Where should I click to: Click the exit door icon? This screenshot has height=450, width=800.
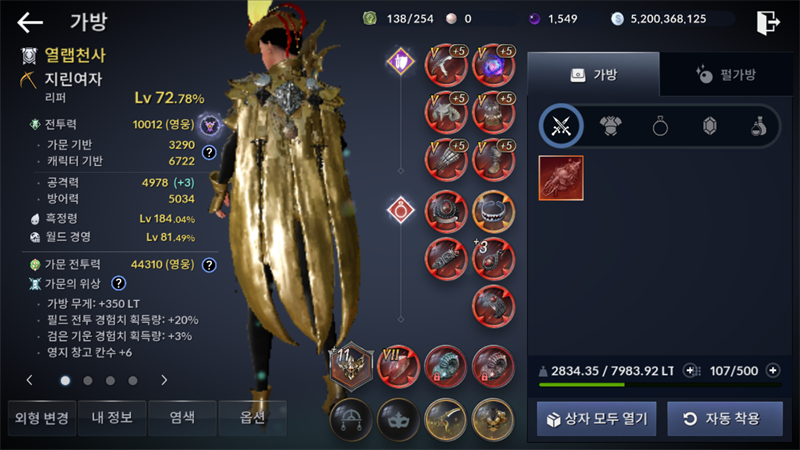click(768, 22)
